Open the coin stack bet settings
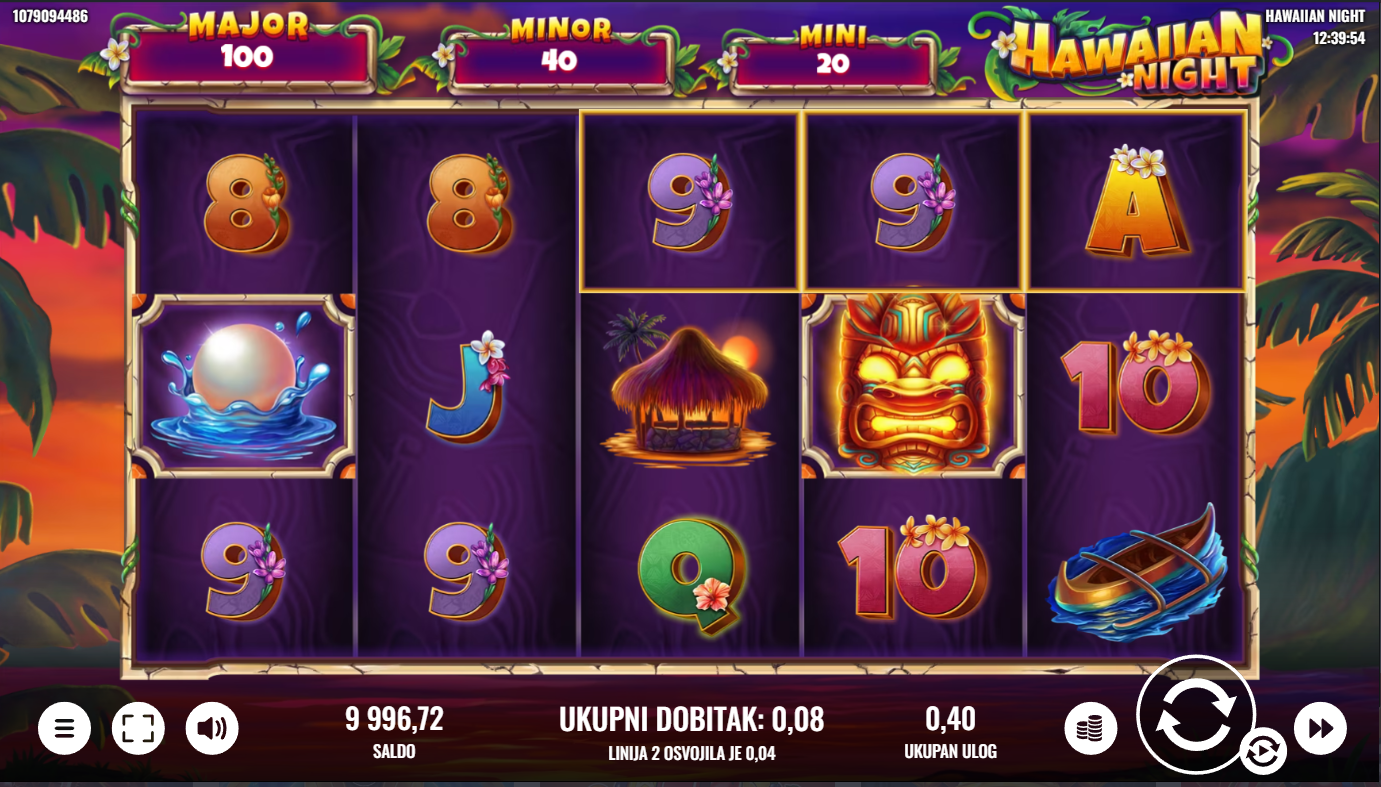Screen dimensions: 1381x787 (1091, 728)
